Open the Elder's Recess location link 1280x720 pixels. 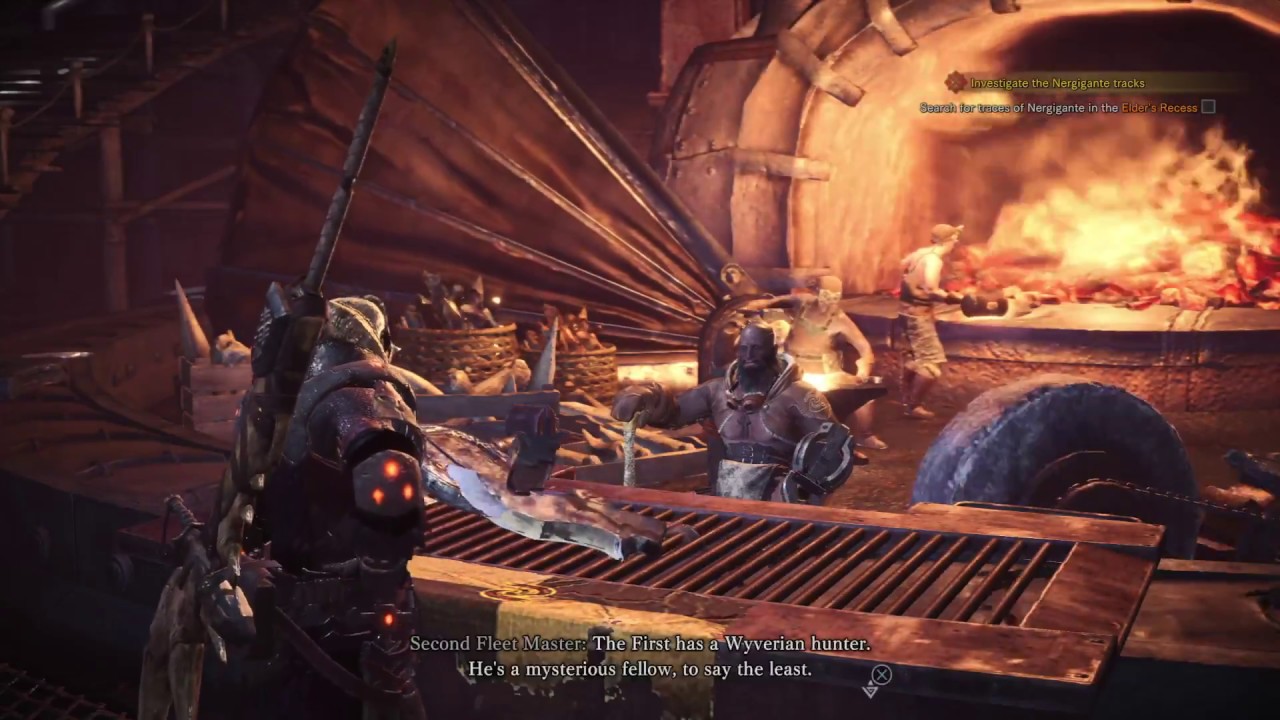tap(1158, 107)
